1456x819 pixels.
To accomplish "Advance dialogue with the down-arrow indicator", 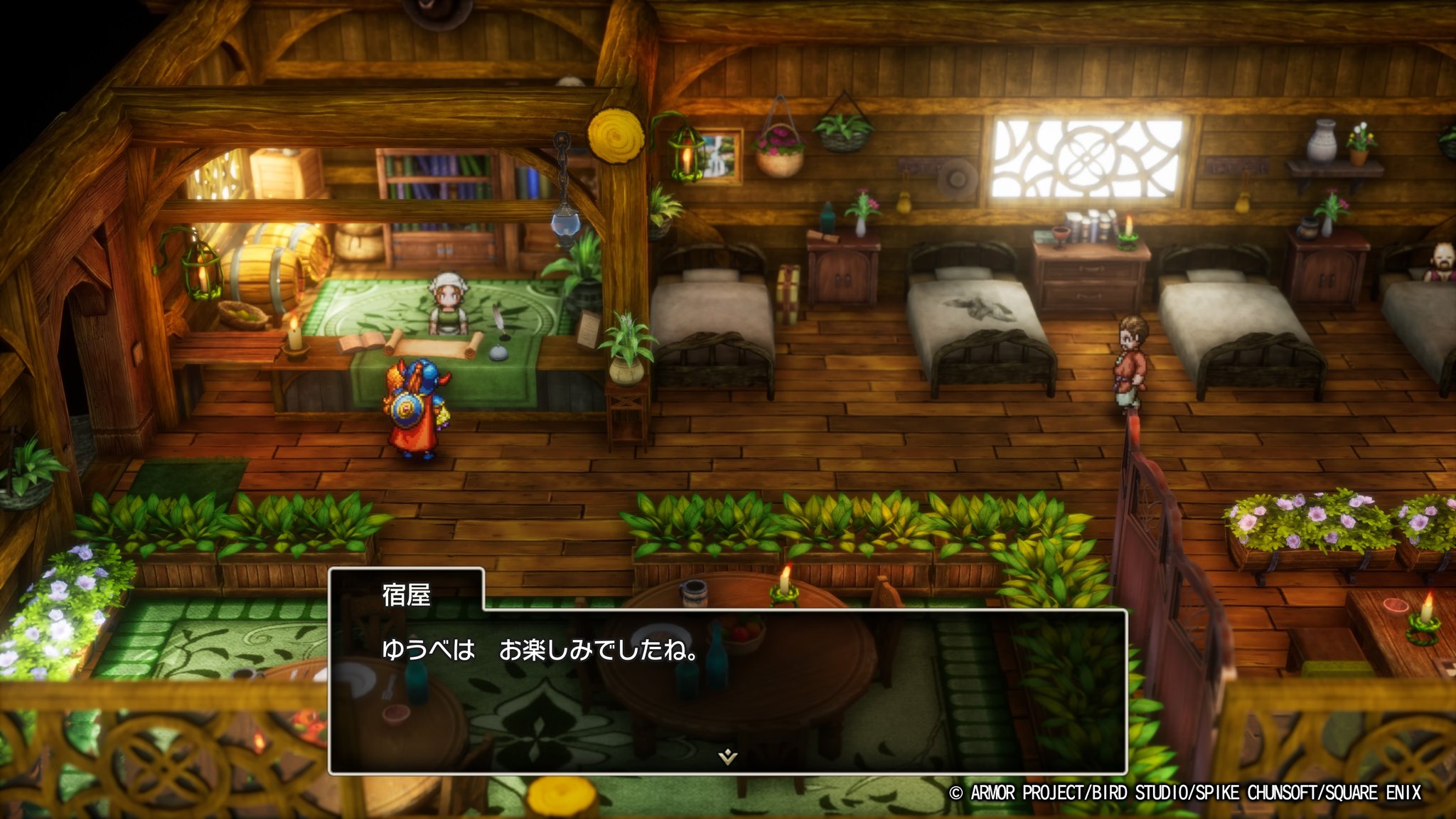I will click(x=727, y=757).
